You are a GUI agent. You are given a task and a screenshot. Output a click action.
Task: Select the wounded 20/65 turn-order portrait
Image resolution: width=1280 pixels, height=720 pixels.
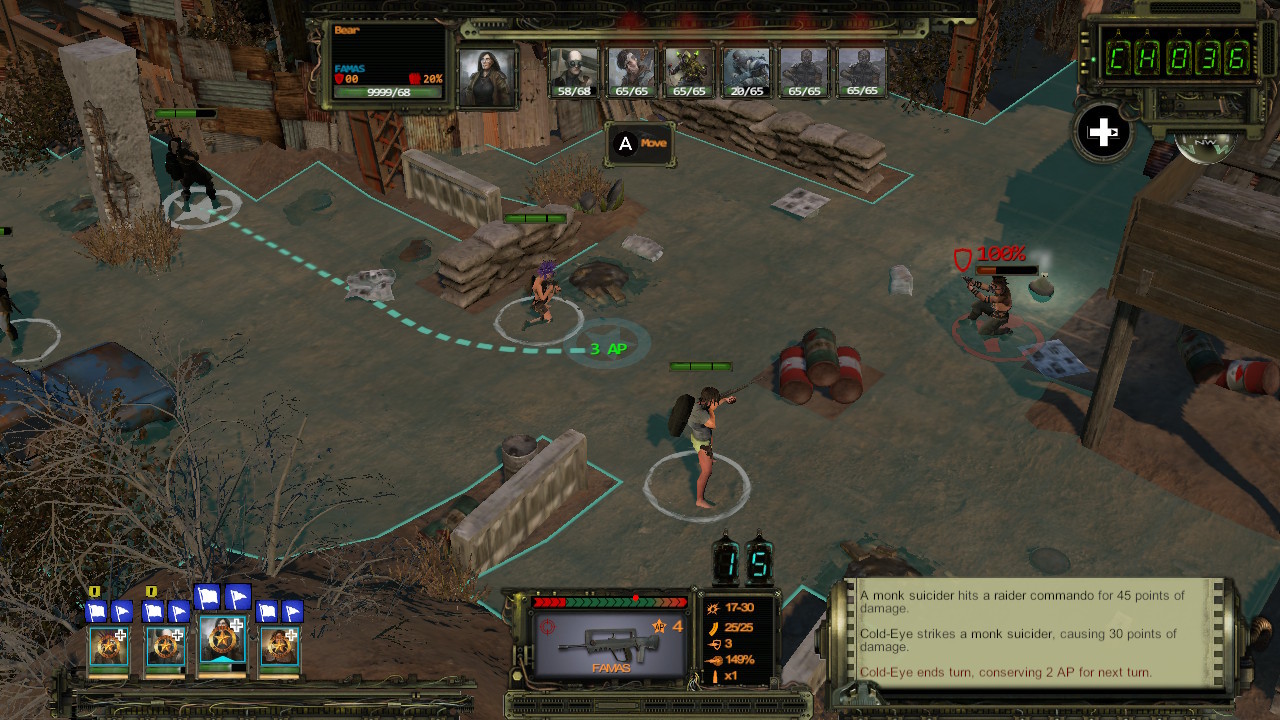click(746, 70)
